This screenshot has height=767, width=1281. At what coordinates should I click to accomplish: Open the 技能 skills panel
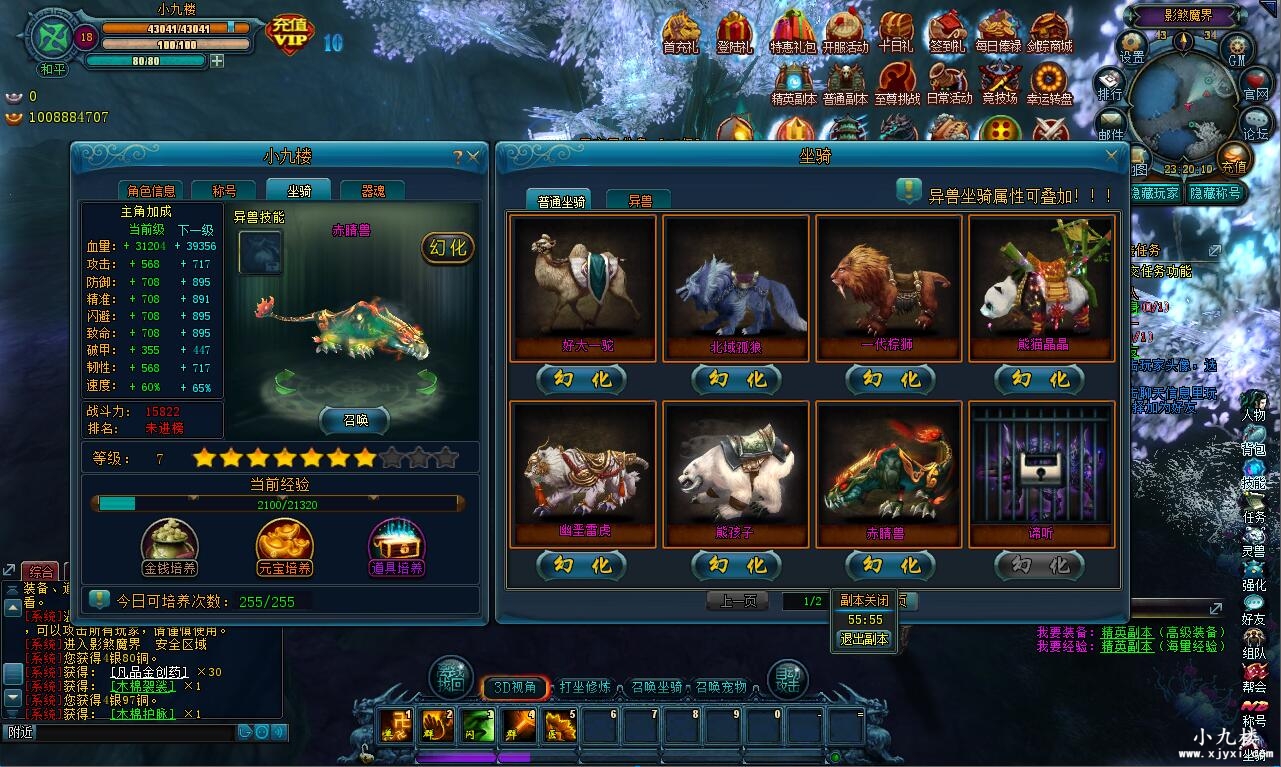pos(1256,468)
